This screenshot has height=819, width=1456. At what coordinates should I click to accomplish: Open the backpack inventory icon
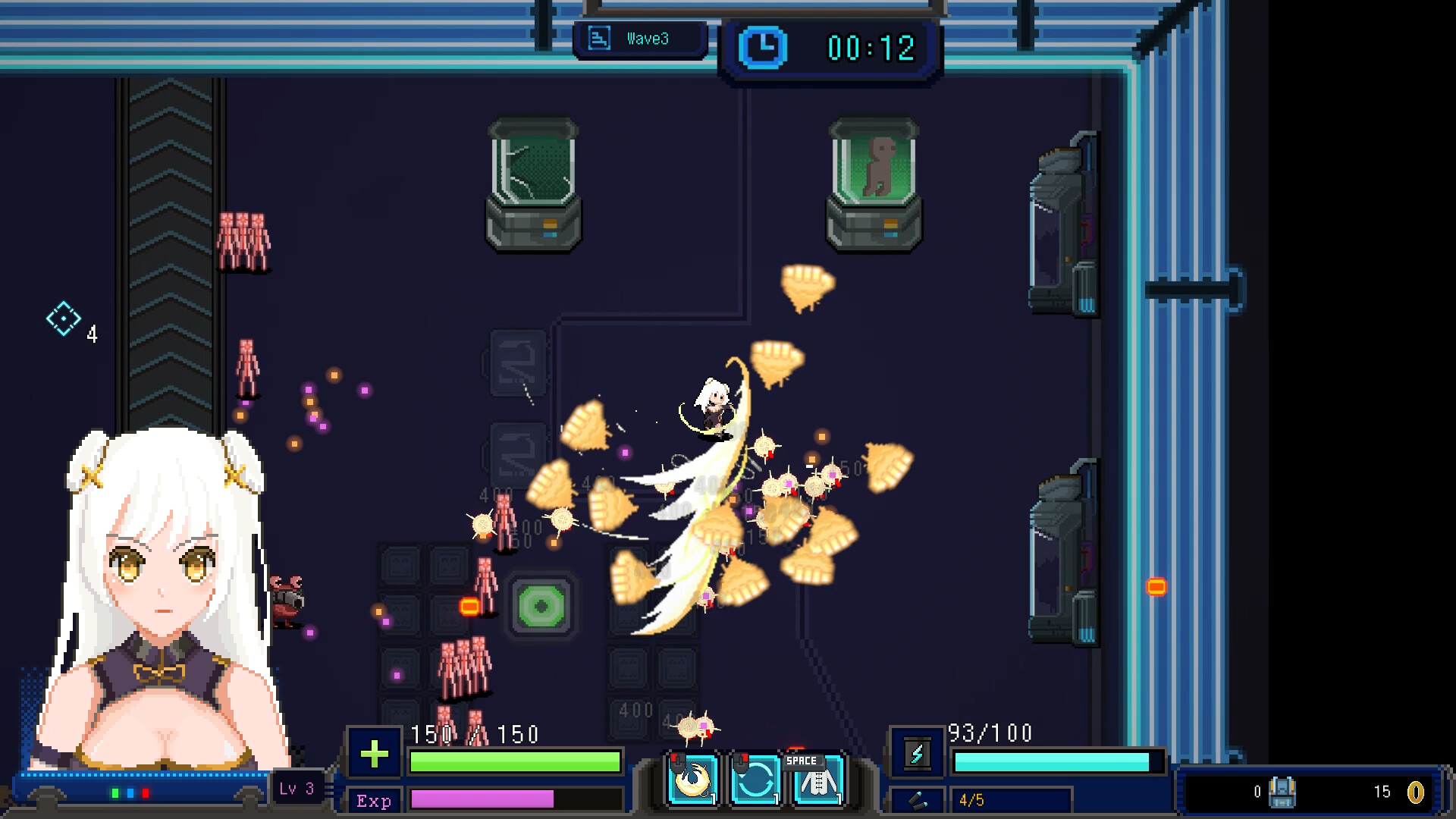coord(1284,794)
